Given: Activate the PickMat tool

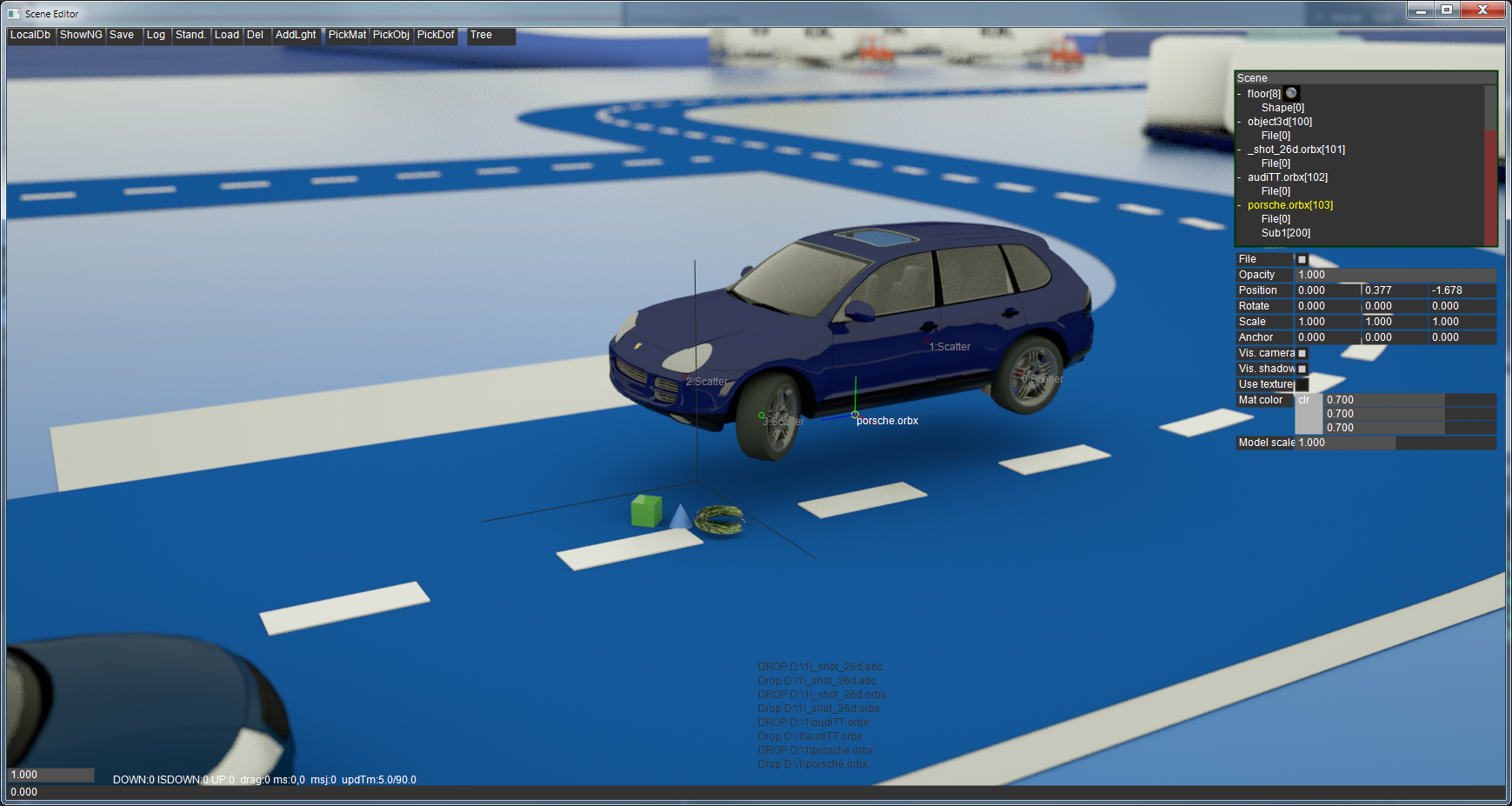Looking at the screenshot, I should pos(347,36).
